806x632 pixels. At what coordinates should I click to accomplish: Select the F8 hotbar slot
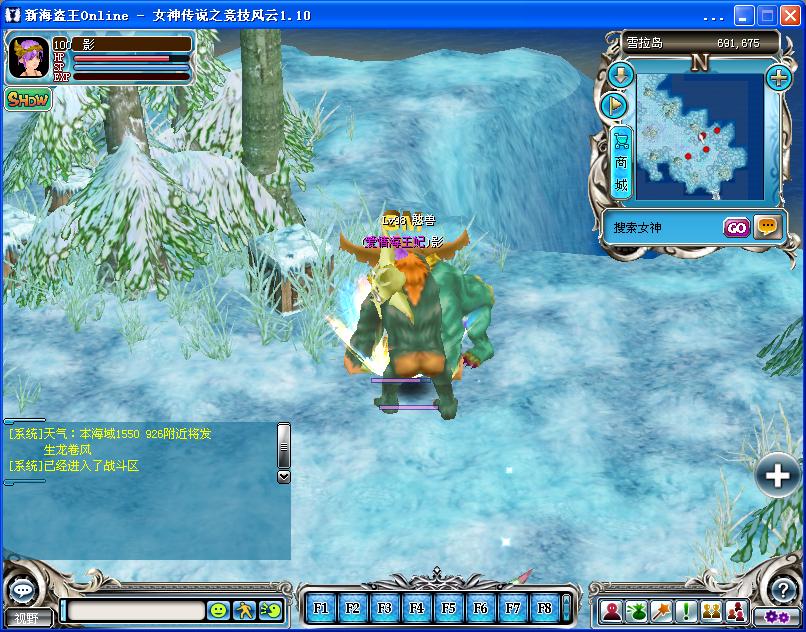[x=544, y=607]
